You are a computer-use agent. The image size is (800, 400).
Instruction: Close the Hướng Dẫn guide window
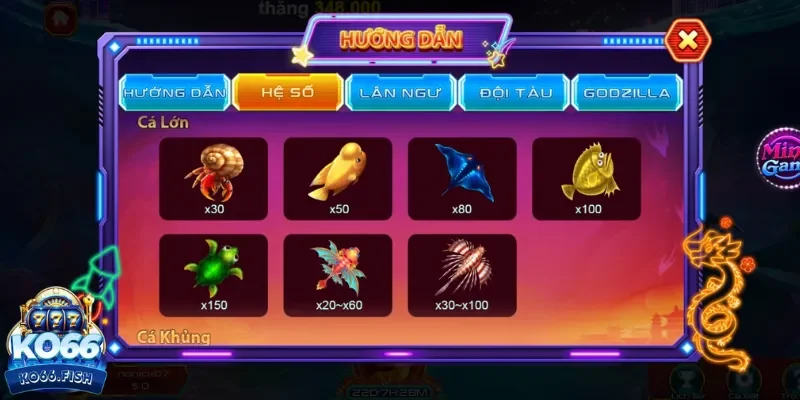687,40
